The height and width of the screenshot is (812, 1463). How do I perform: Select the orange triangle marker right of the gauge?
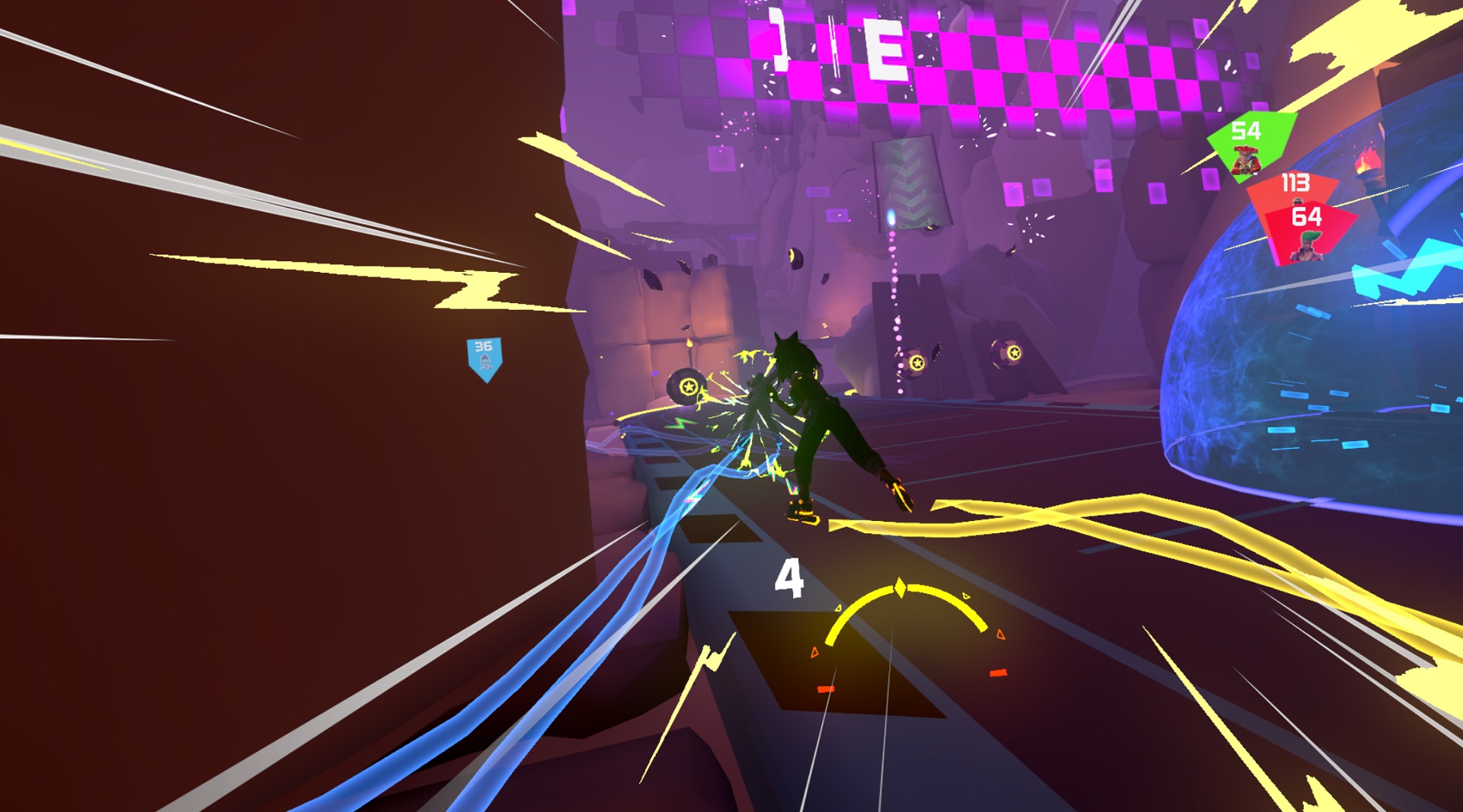[1000, 635]
